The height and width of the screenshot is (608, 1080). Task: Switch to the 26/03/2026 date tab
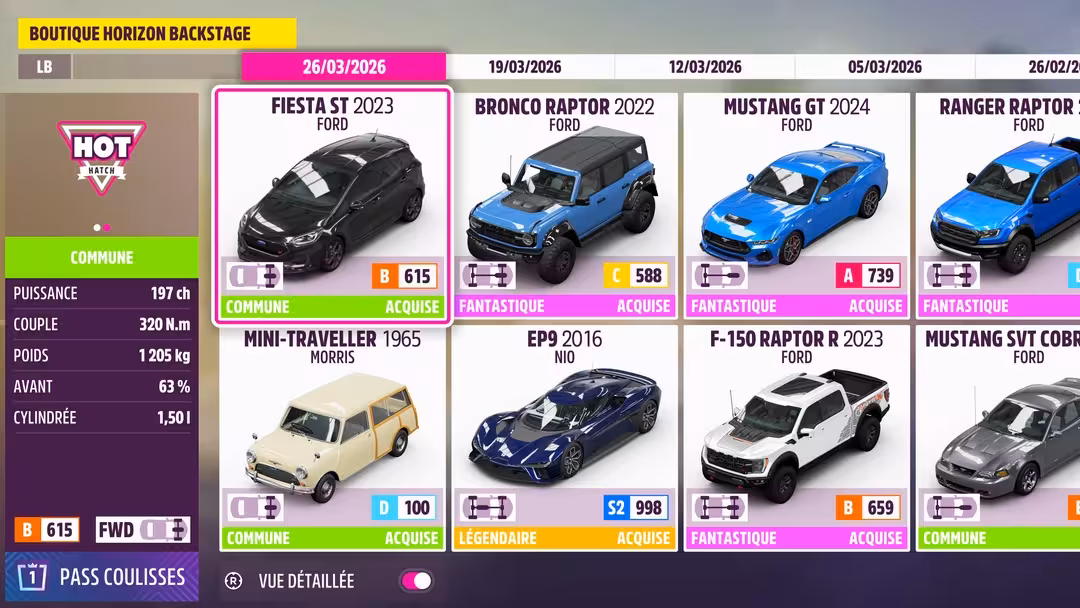343,67
